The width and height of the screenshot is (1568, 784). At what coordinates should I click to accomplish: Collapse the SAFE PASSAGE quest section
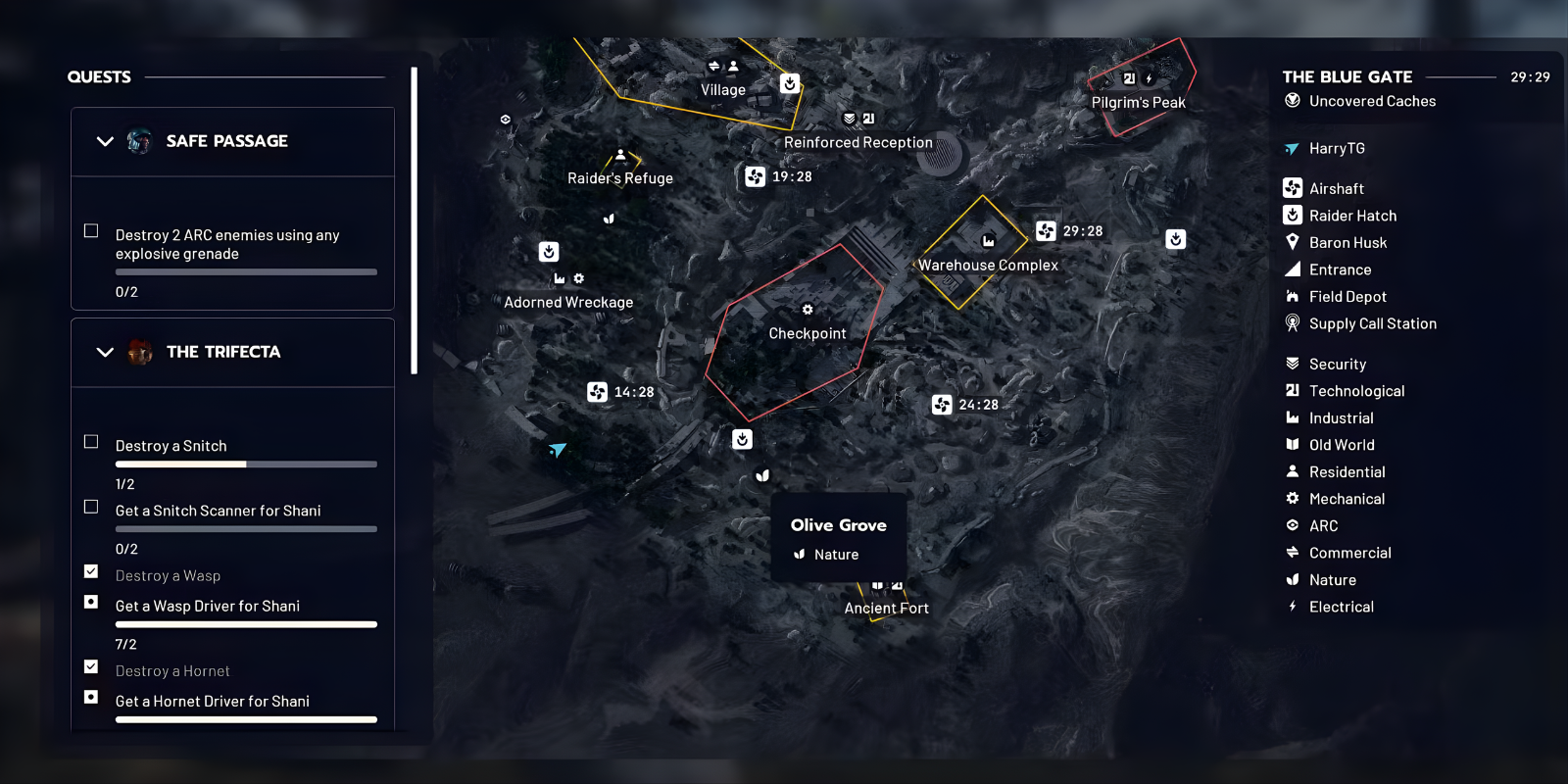[105, 141]
